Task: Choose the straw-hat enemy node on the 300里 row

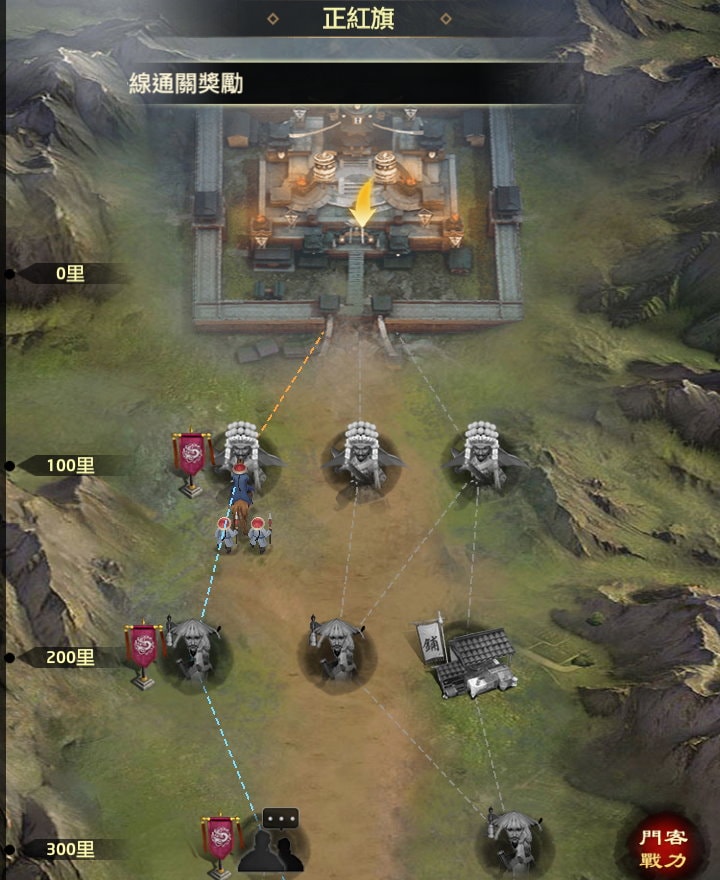Action: click(x=512, y=840)
